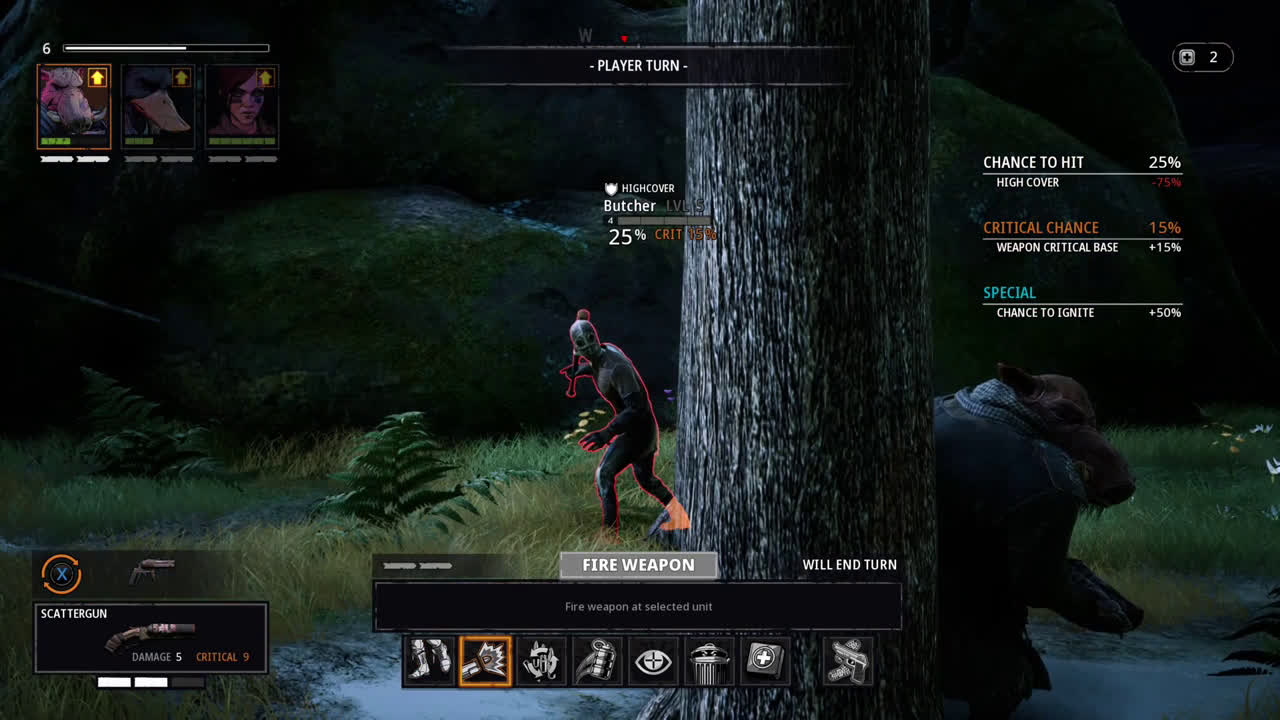Activate the overwatch eye ability
Viewport: 1280px width, 720px height.
pyautogui.click(x=653, y=661)
